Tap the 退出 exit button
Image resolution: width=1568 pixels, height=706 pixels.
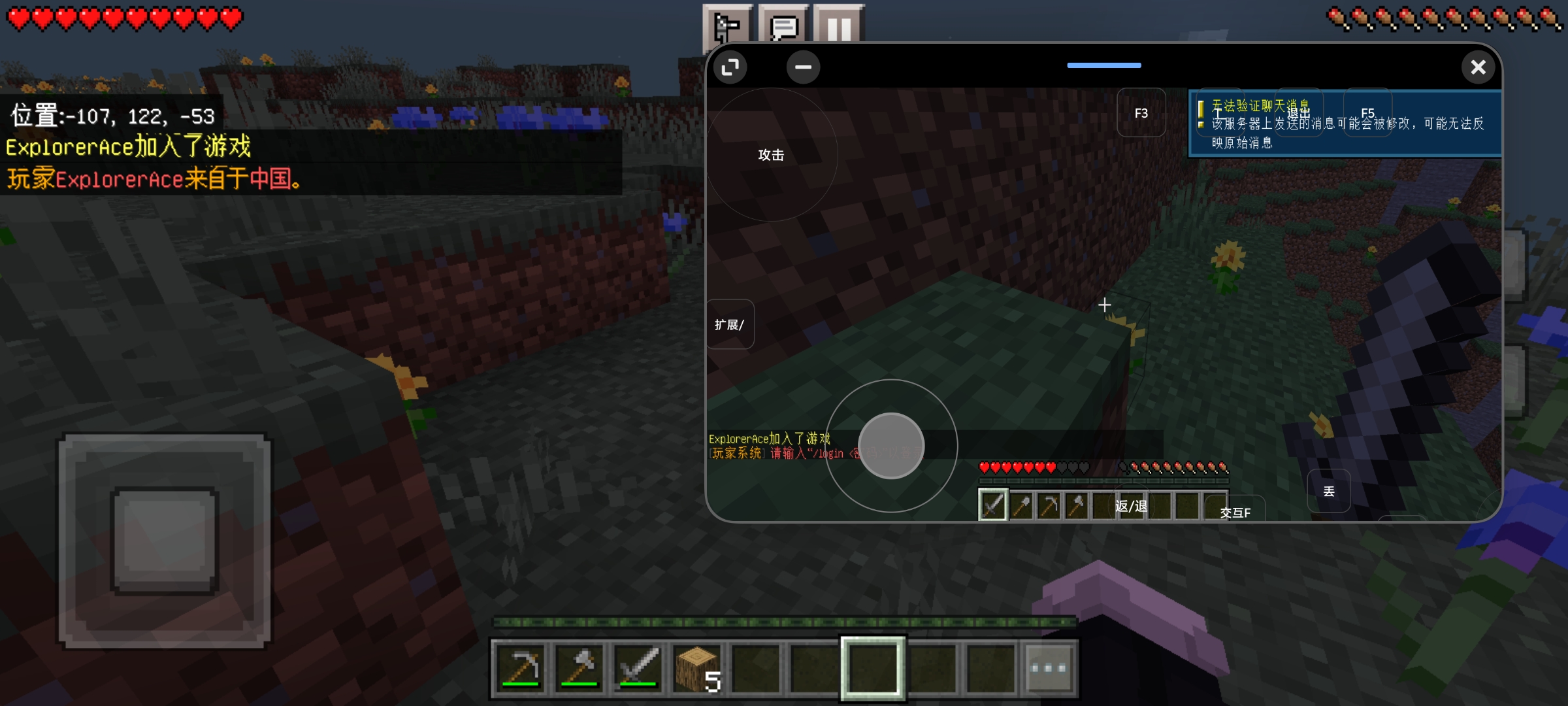click(1298, 112)
